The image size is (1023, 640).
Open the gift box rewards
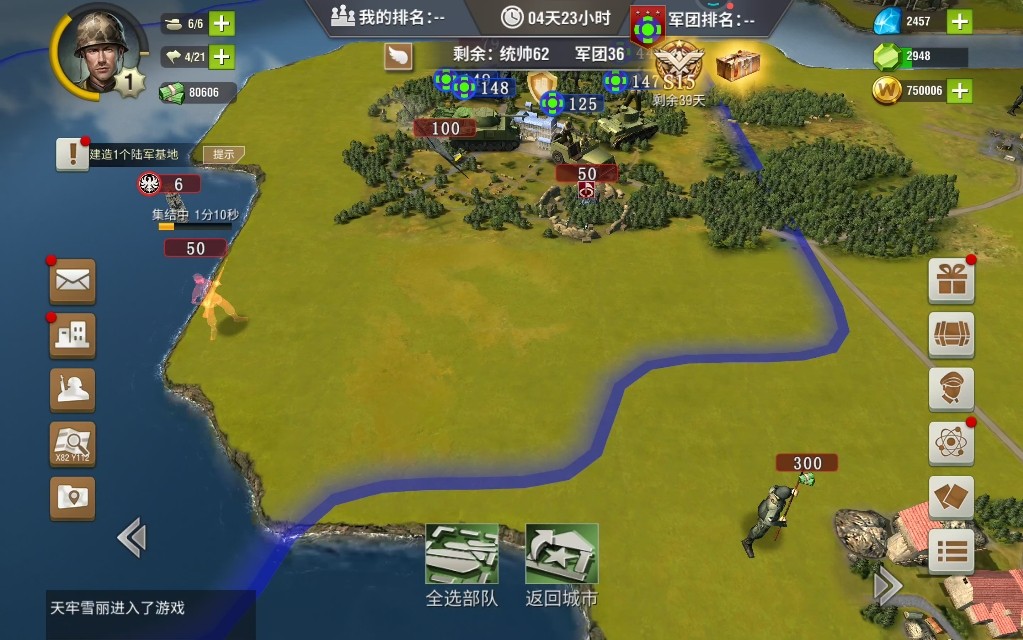click(x=951, y=281)
